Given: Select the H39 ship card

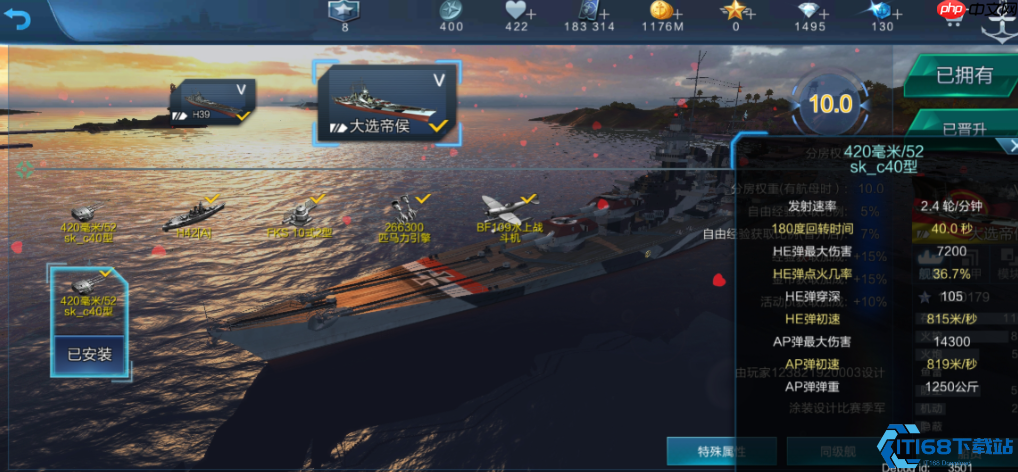Looking at the screenshot, I should point(211,104).
